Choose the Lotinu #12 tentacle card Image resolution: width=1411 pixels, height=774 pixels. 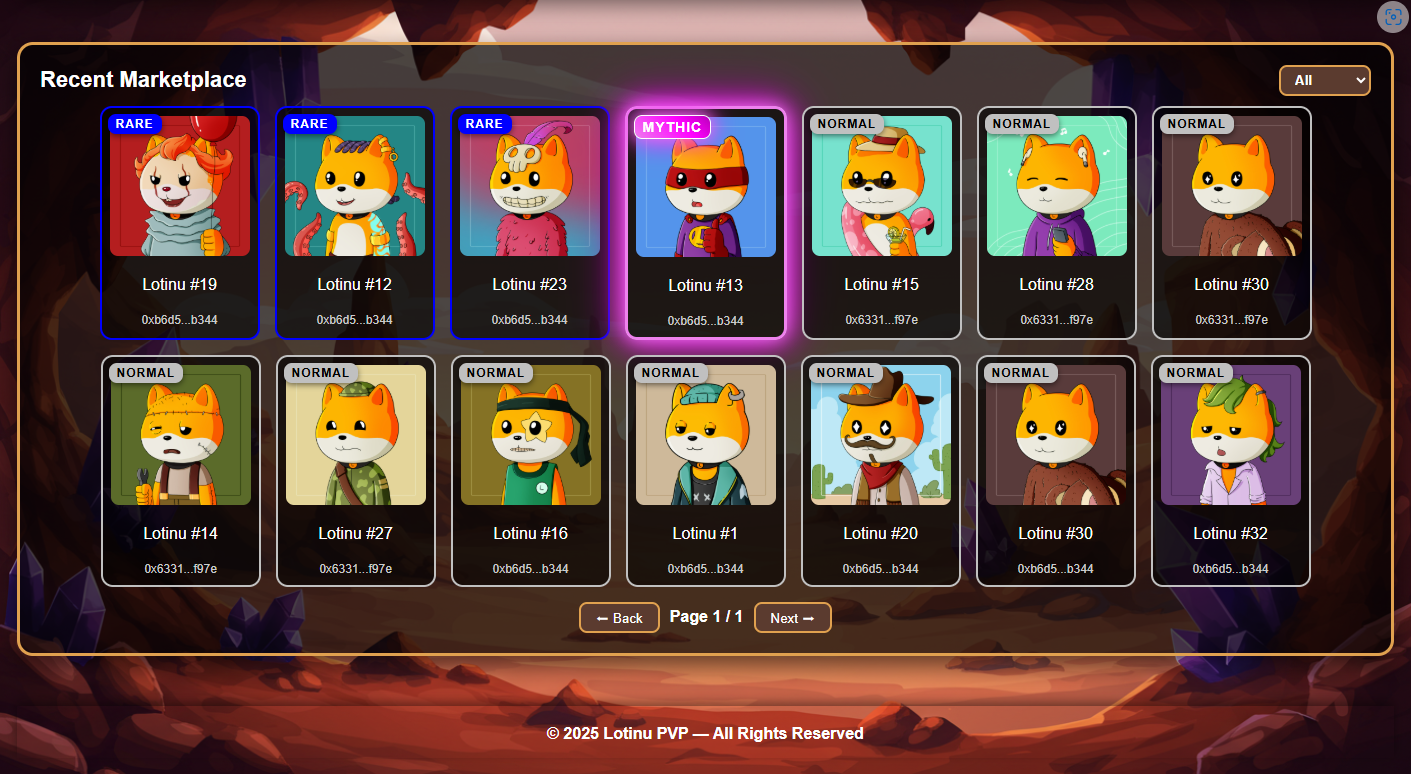point(355,222)
